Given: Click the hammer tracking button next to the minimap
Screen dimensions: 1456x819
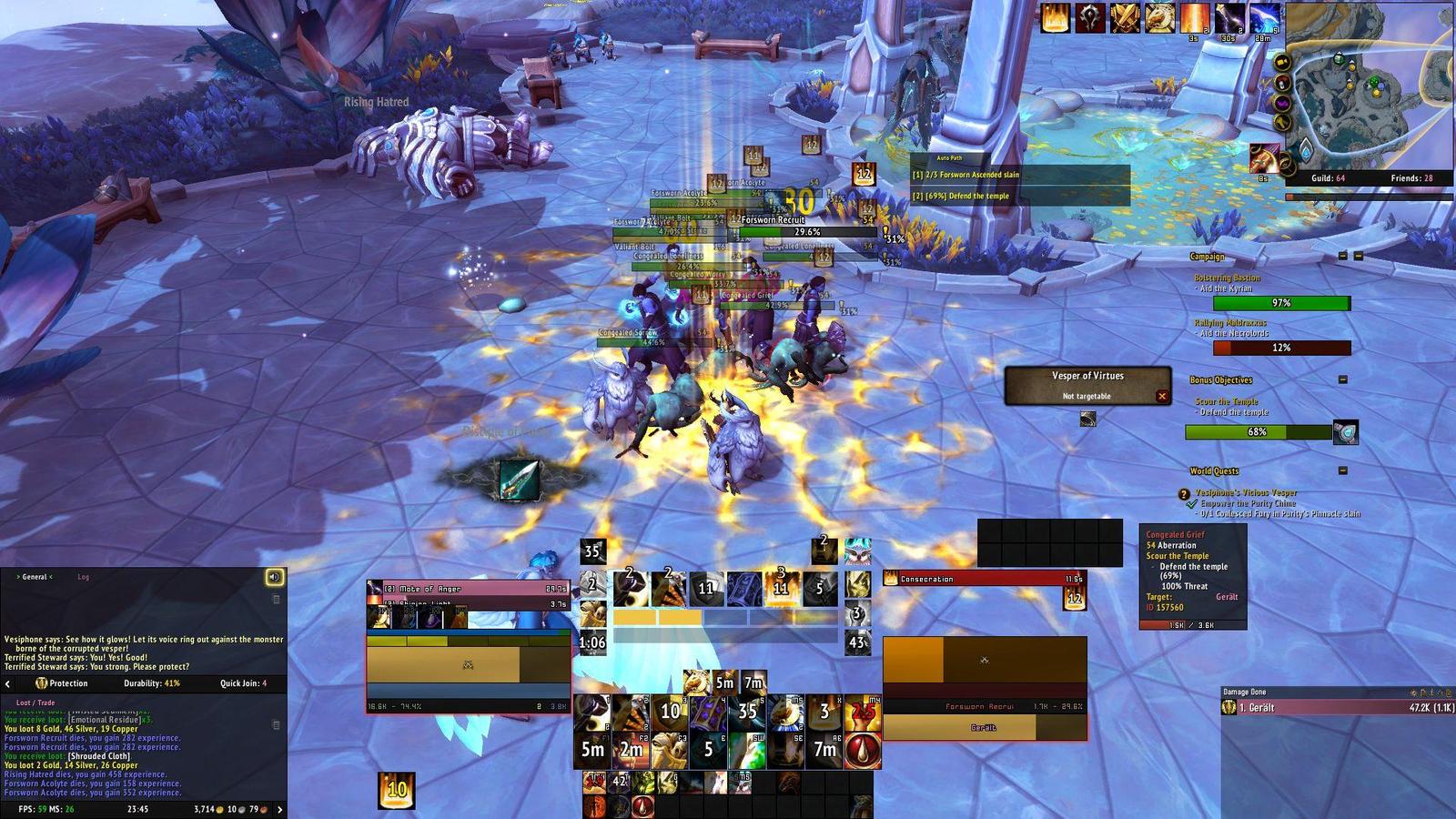Looking at the screenshot, I should (1281, 122).
